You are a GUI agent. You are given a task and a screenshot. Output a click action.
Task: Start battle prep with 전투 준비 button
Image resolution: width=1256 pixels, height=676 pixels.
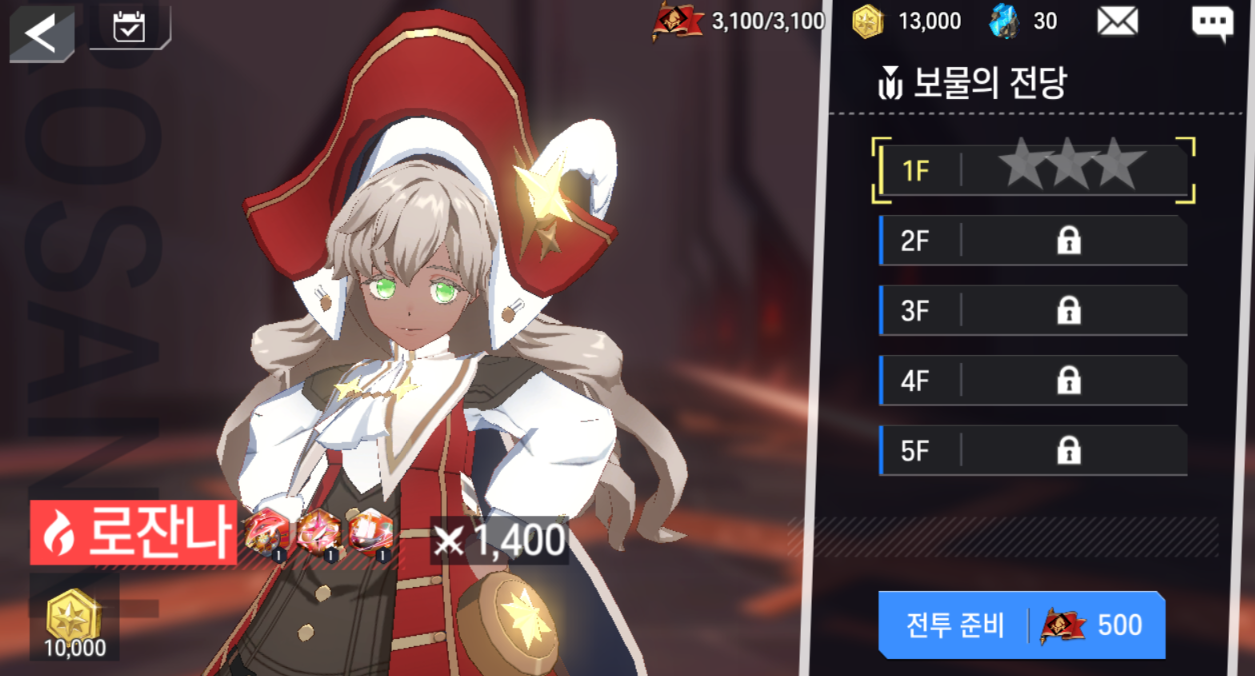coord(1021,625)
